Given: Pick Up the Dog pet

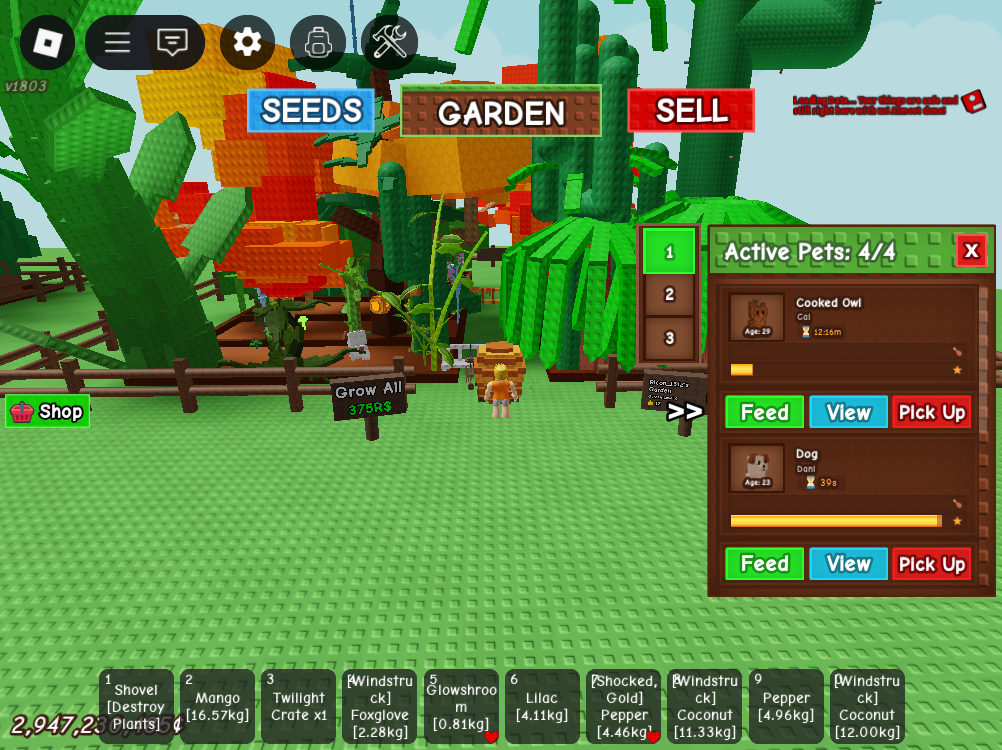Looking at the screenshot, I should (x=931, y=564).
